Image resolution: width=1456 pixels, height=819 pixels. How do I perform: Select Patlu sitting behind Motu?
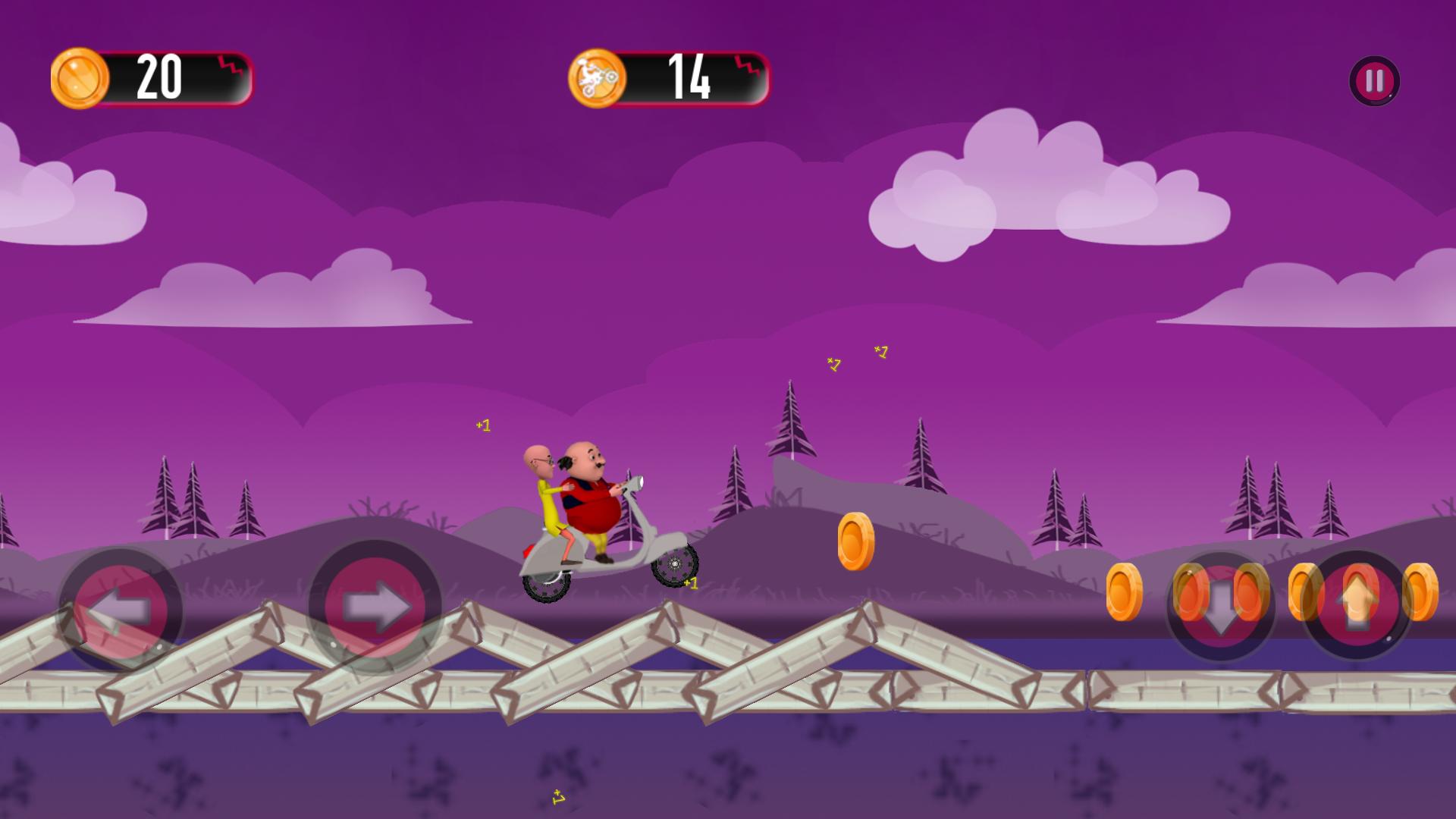click(x=542, y=485)
